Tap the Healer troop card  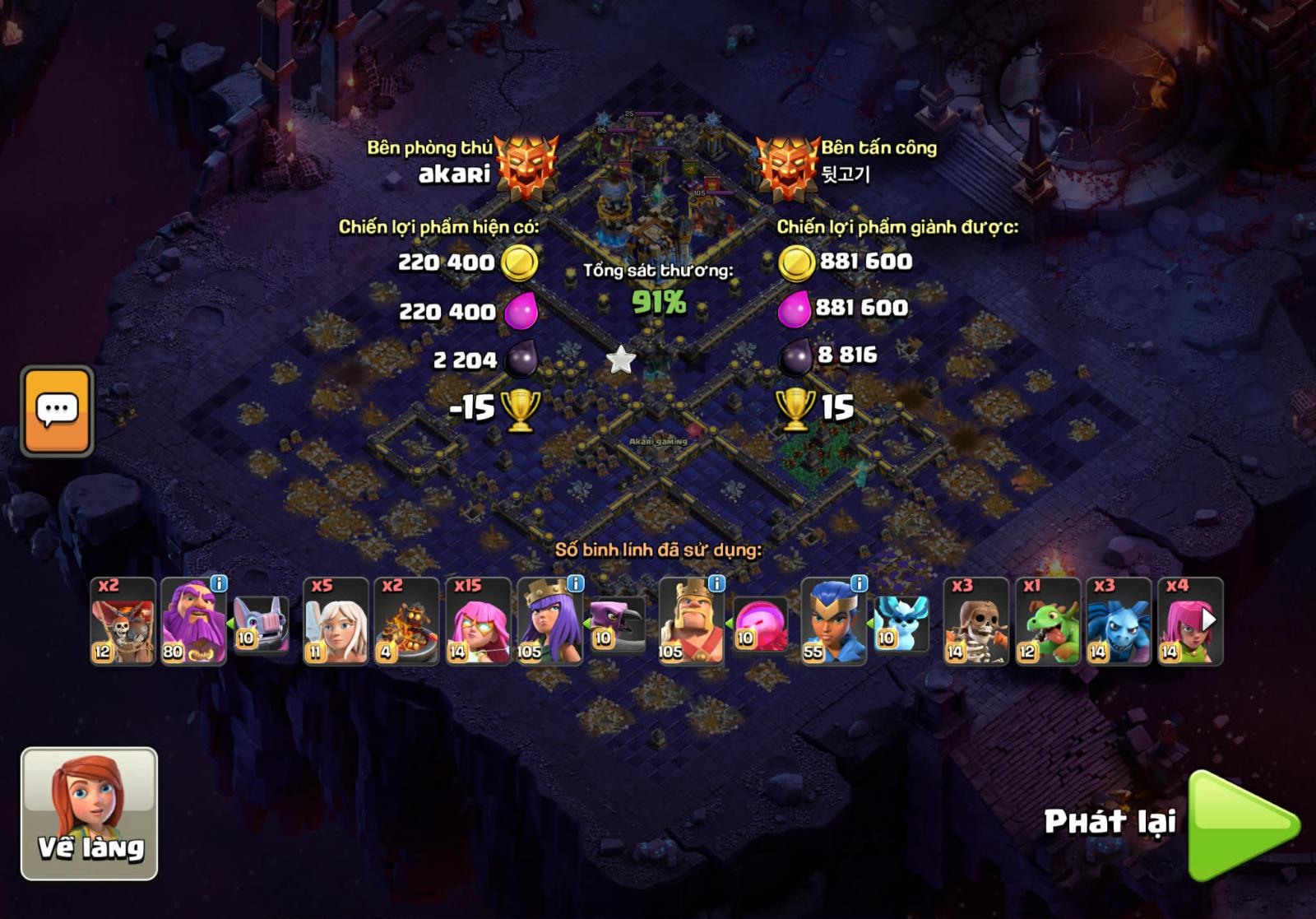click(336, 622)
